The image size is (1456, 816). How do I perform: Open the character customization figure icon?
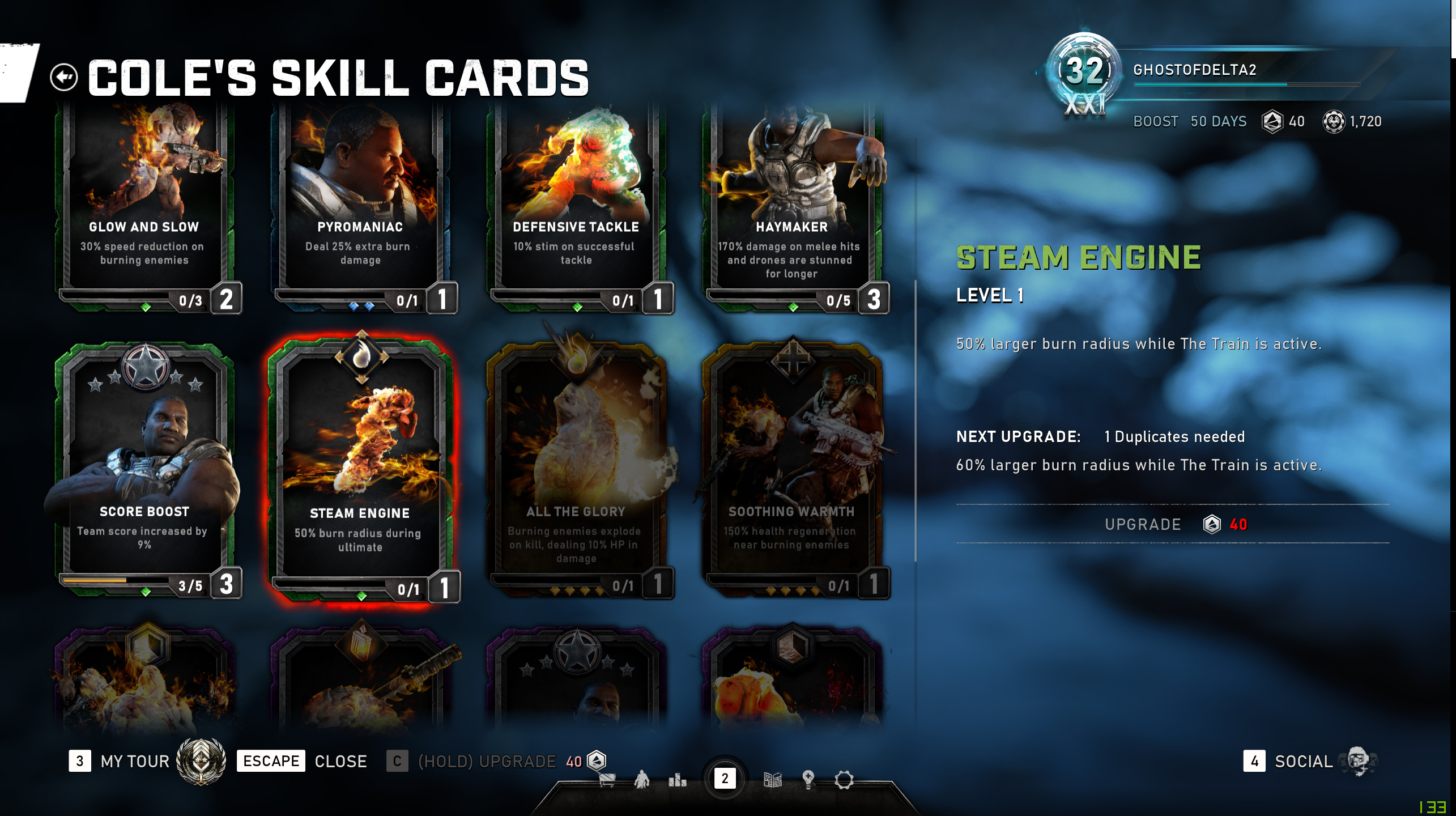pyautogui.click(x=642, y=780)
